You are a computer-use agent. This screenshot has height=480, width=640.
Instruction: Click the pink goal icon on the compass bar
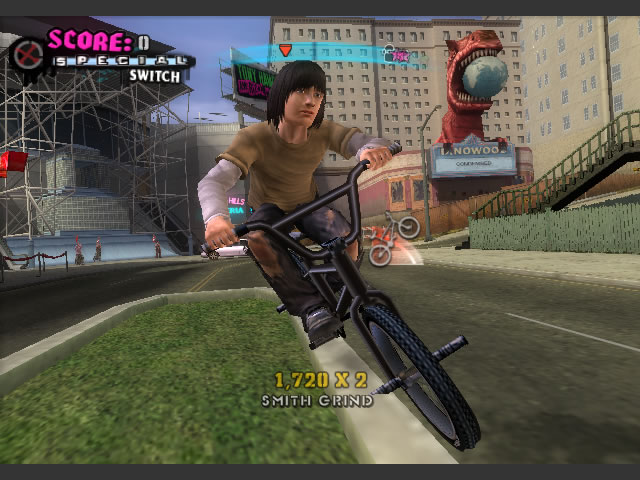click(x=399, y=57)
